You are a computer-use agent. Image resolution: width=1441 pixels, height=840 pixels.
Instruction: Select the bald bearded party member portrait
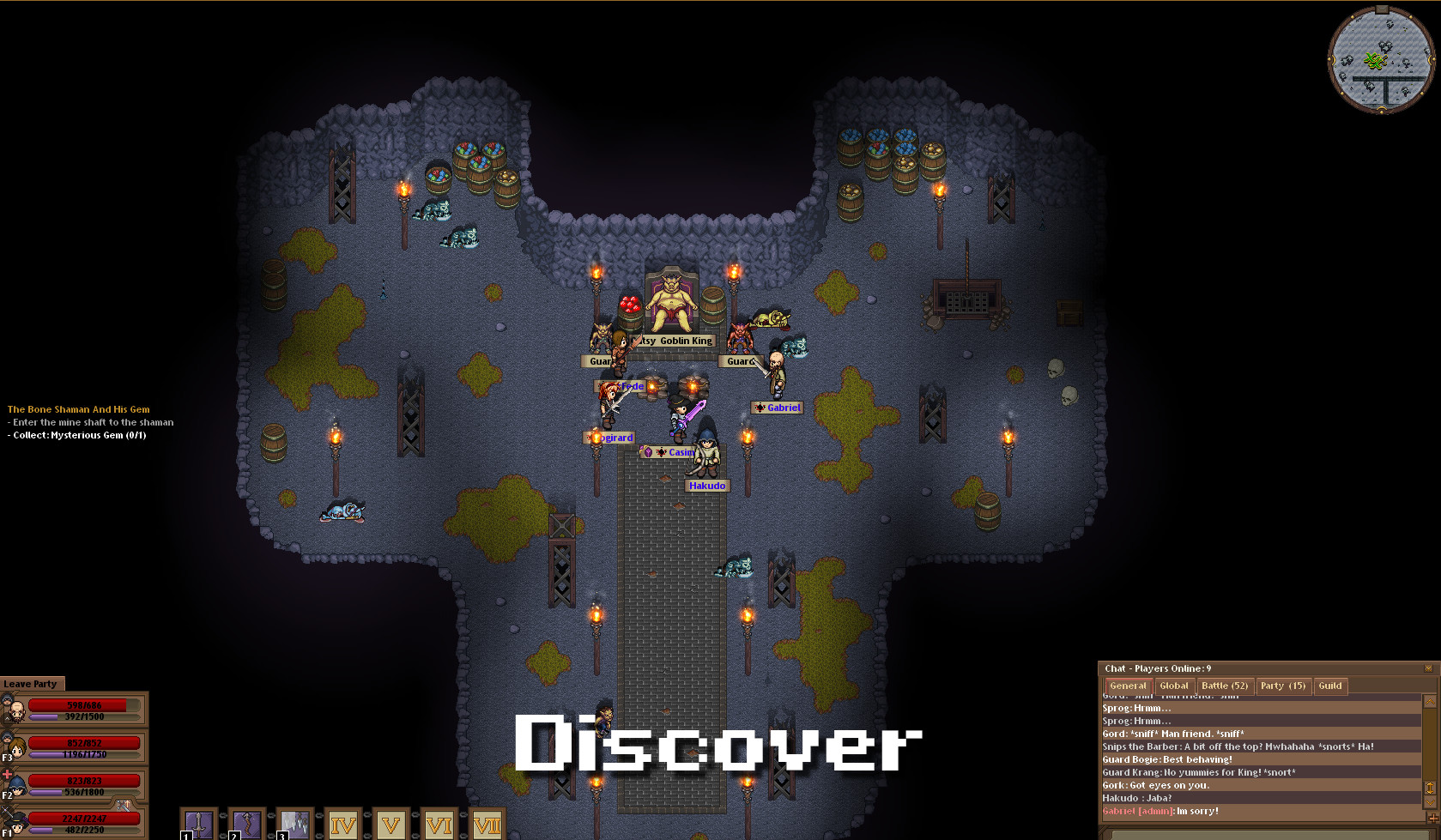[x=16, y=710]
